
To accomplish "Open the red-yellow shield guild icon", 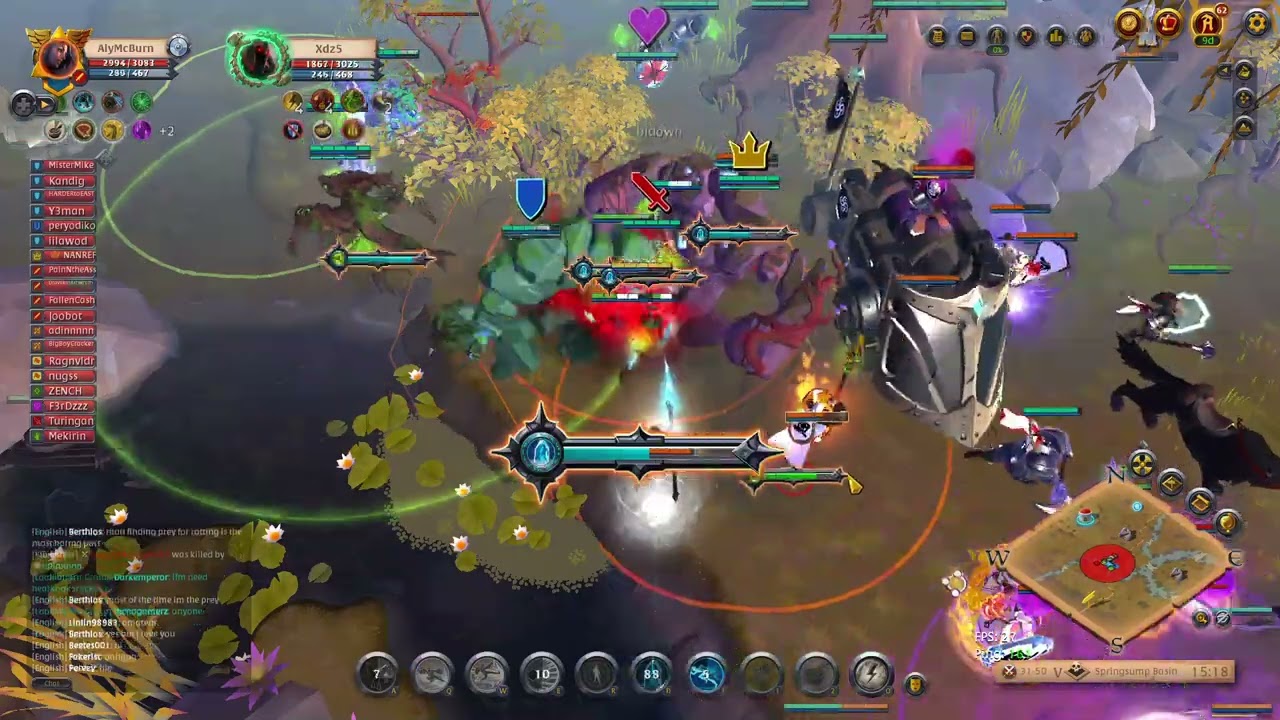I will 1026,37.
